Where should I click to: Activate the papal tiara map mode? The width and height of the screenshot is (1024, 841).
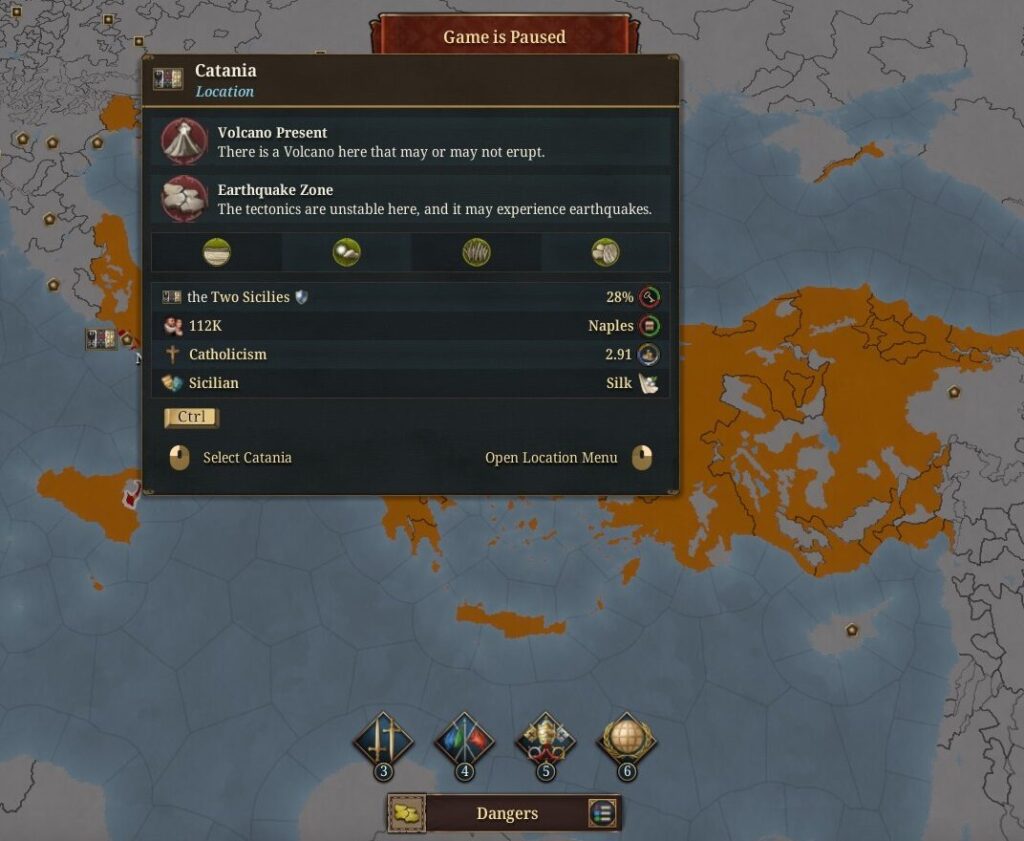(545, 741)
